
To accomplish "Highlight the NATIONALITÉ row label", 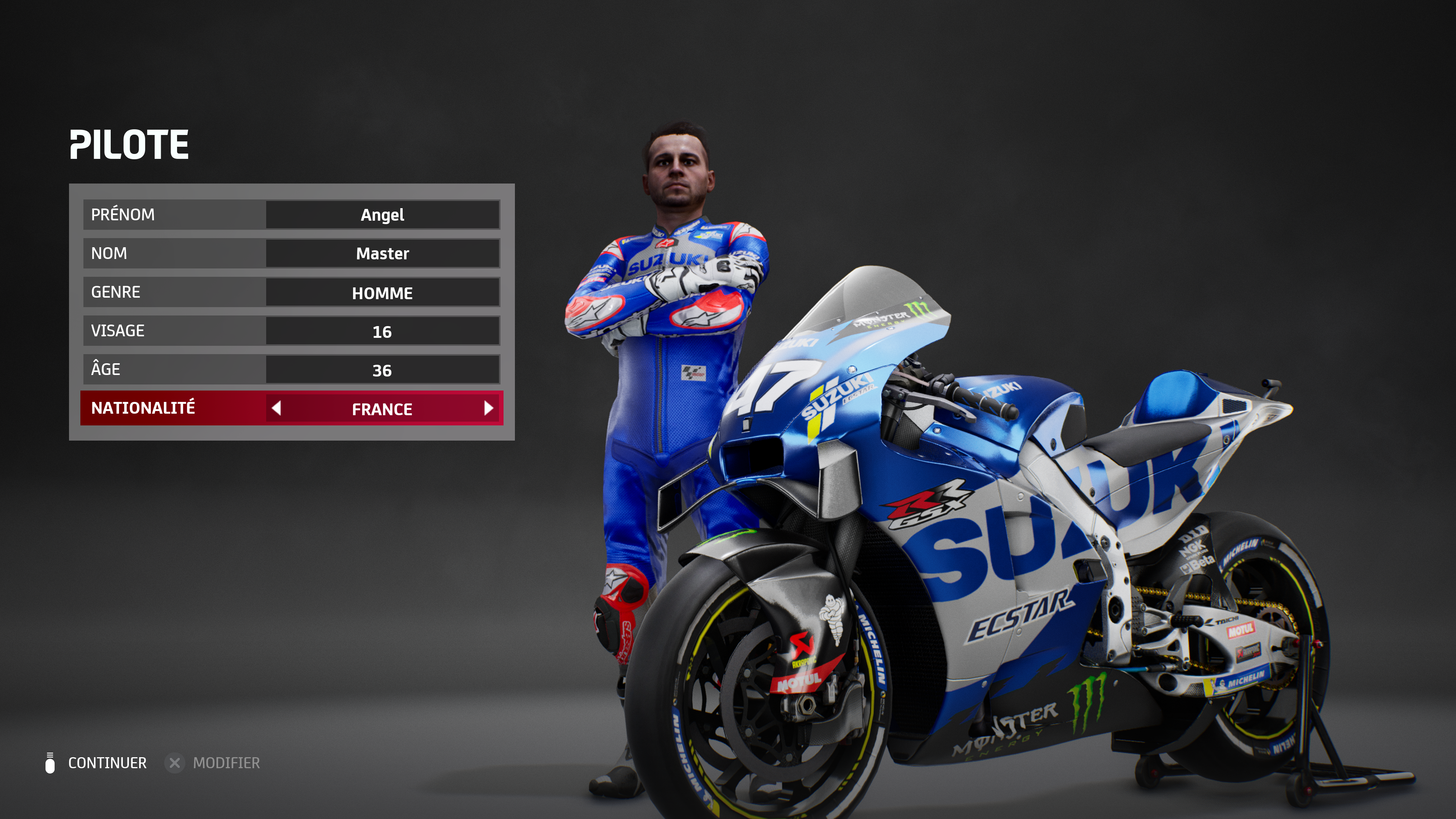I will point(143,408).
